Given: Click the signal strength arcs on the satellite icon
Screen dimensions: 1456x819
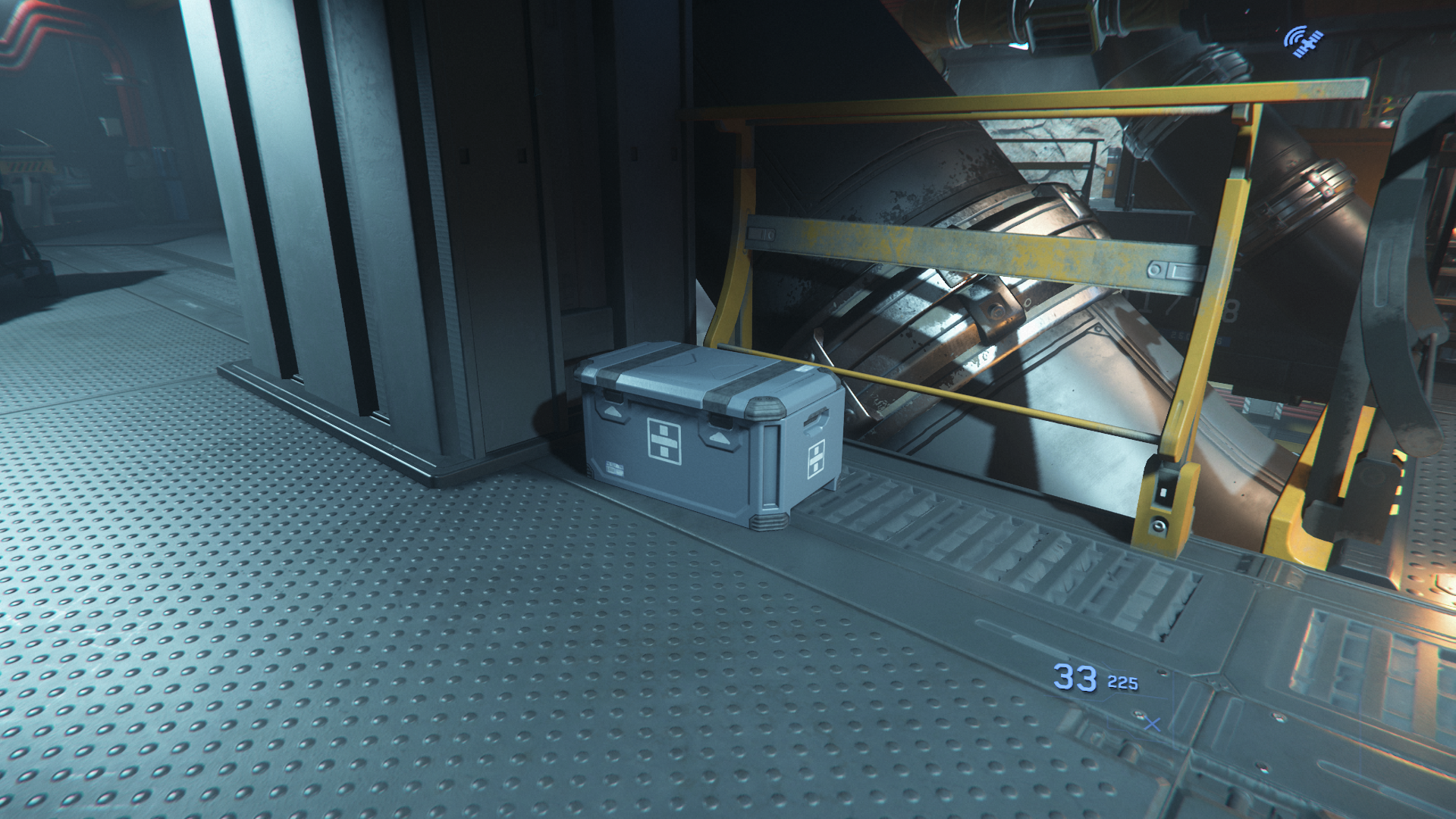Looking at the screenshot, I should click(x=1294, y=36).
